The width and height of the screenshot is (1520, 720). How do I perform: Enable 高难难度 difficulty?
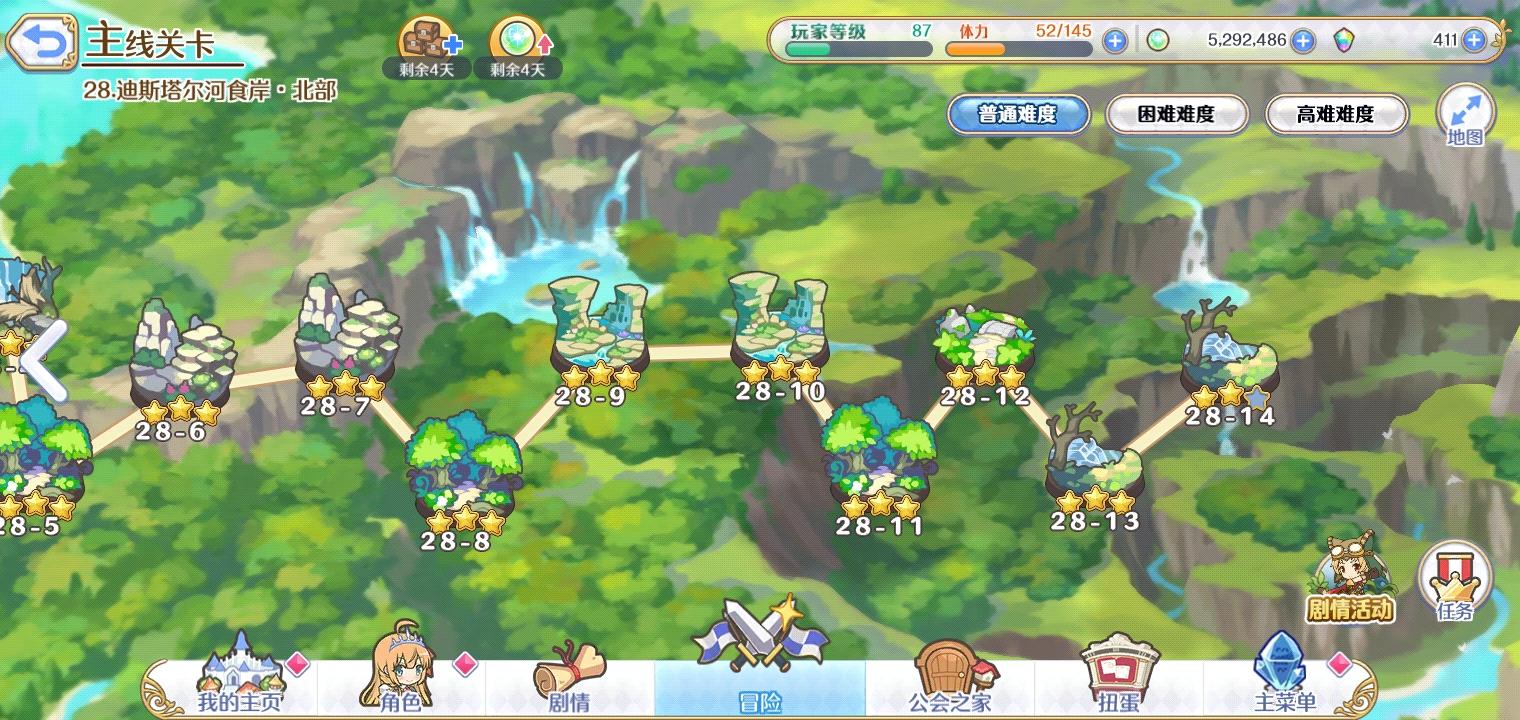point(1336,115)
